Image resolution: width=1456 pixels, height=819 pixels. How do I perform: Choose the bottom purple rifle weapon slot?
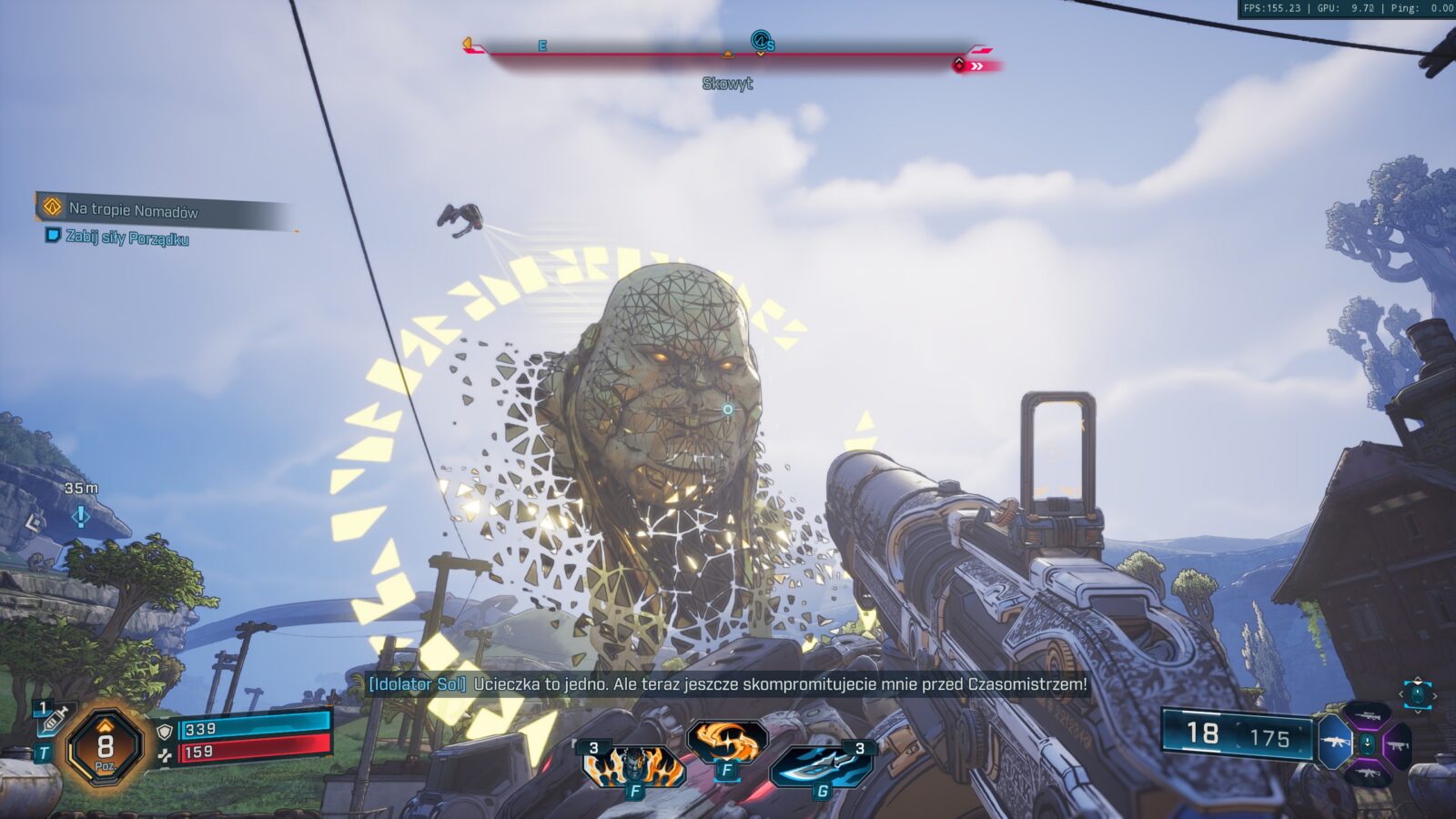coord(1366,773)
